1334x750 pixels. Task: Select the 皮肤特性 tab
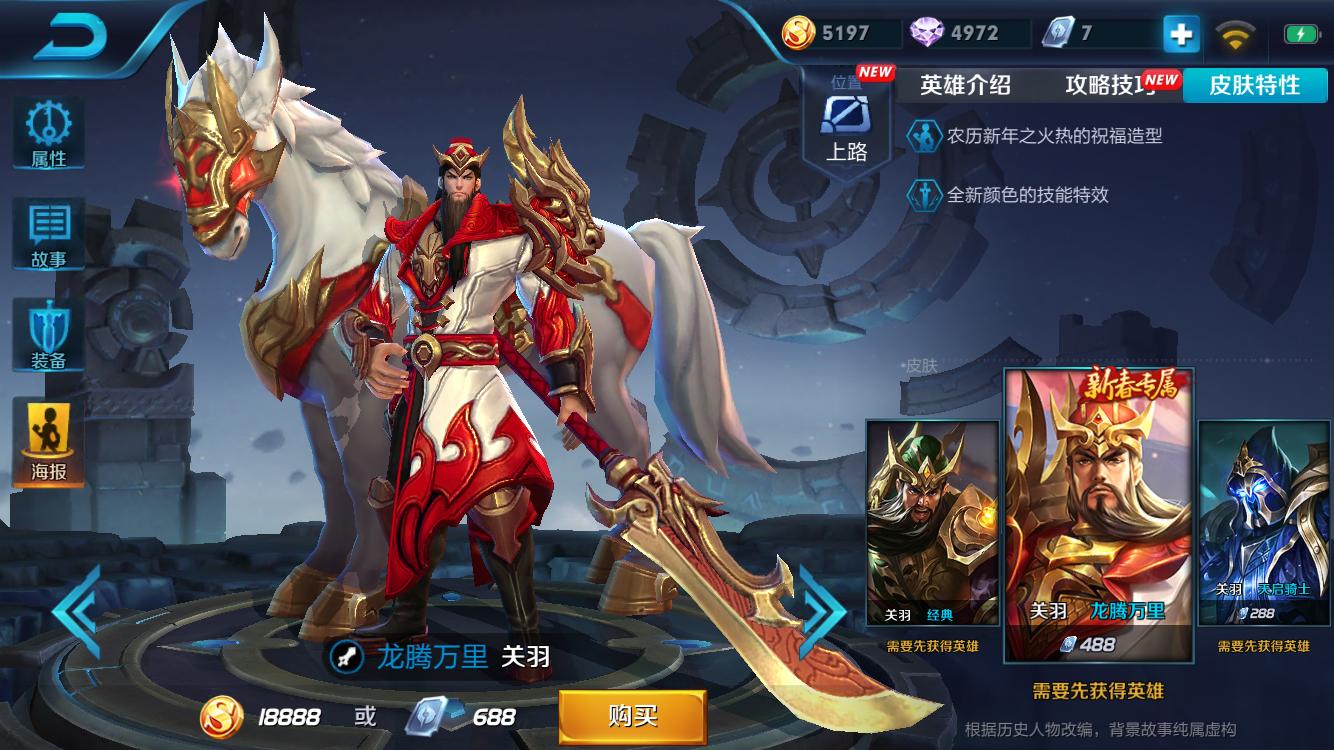click(1256, 86)
